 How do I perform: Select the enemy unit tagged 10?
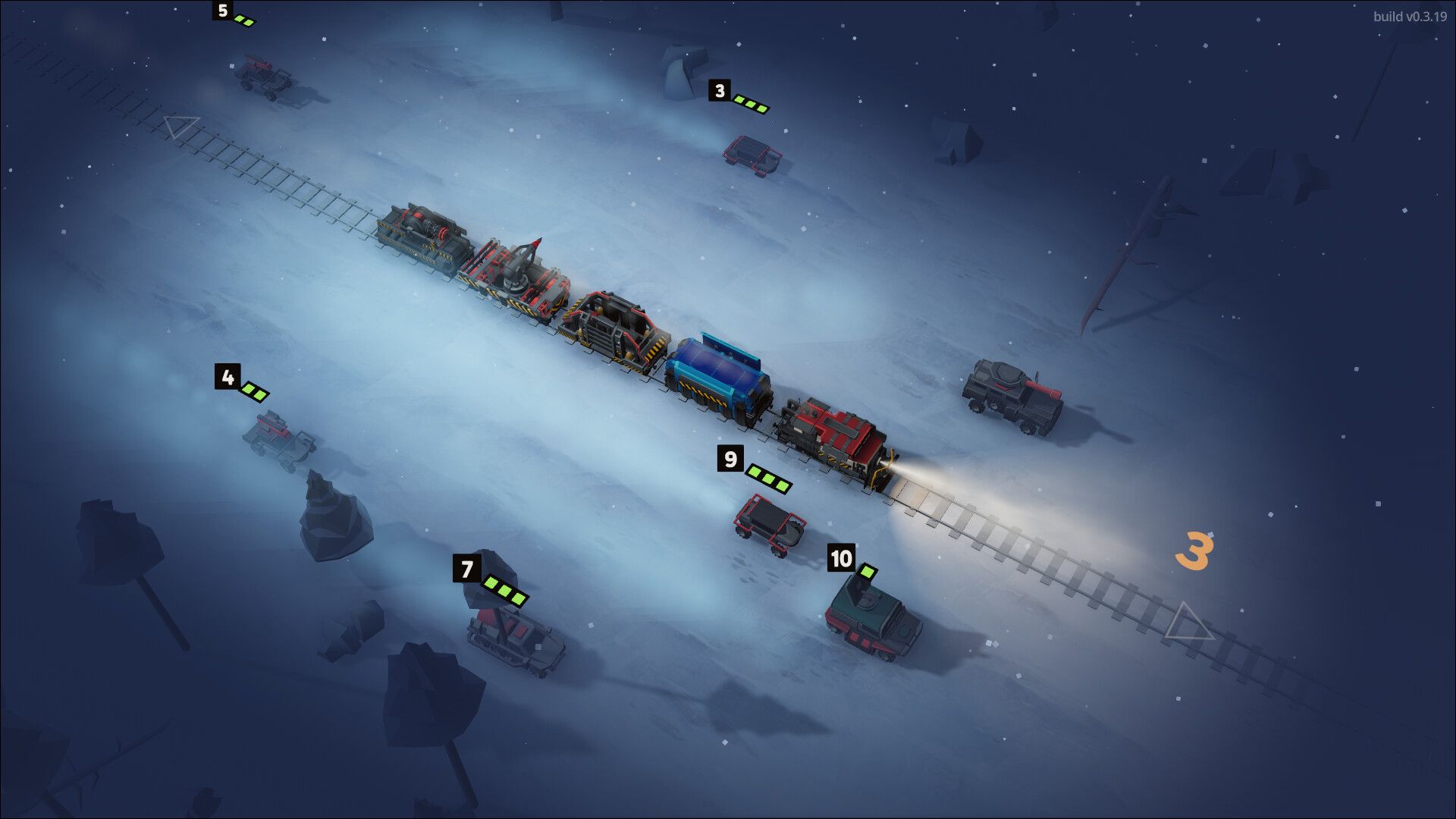pos(872,618)
